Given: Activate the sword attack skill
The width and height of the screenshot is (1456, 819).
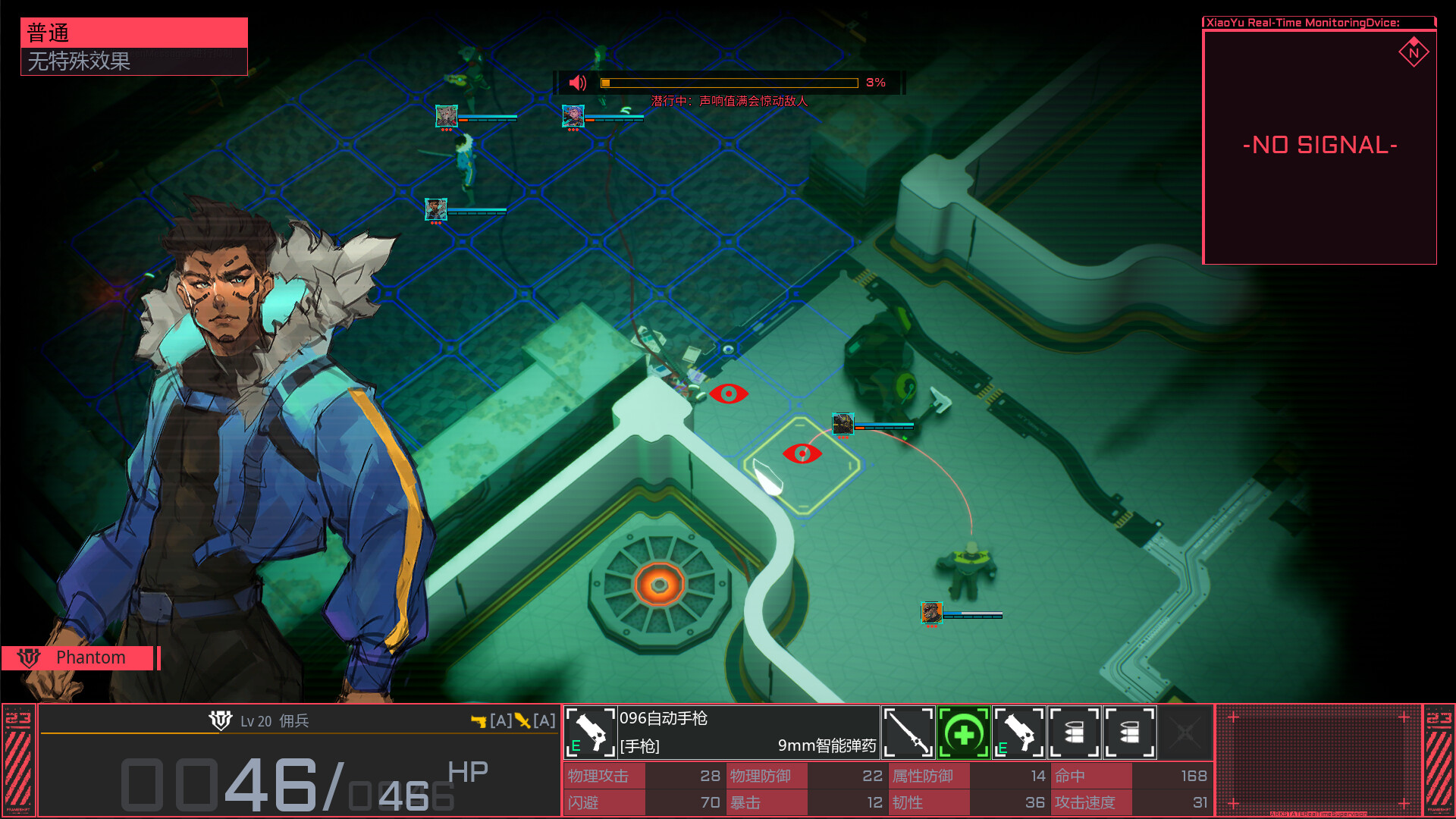Looking at the screenshot, I should click(x=908, y=733).
